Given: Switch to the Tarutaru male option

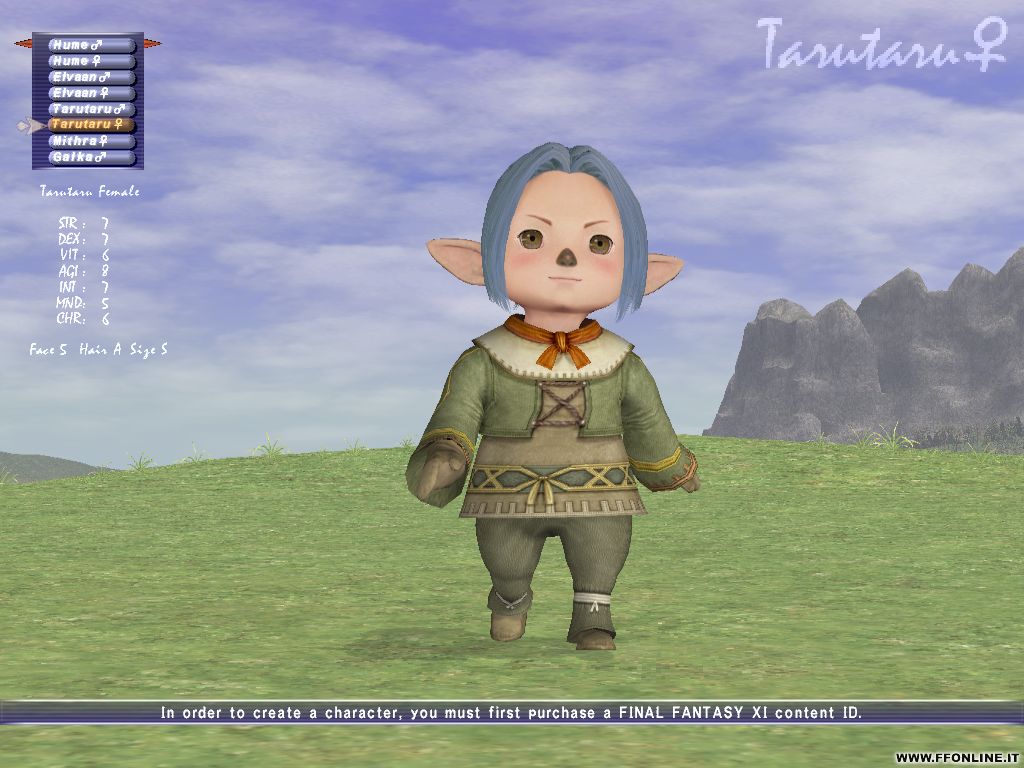Looking at the screenshot, I should [x=91, y=109].
